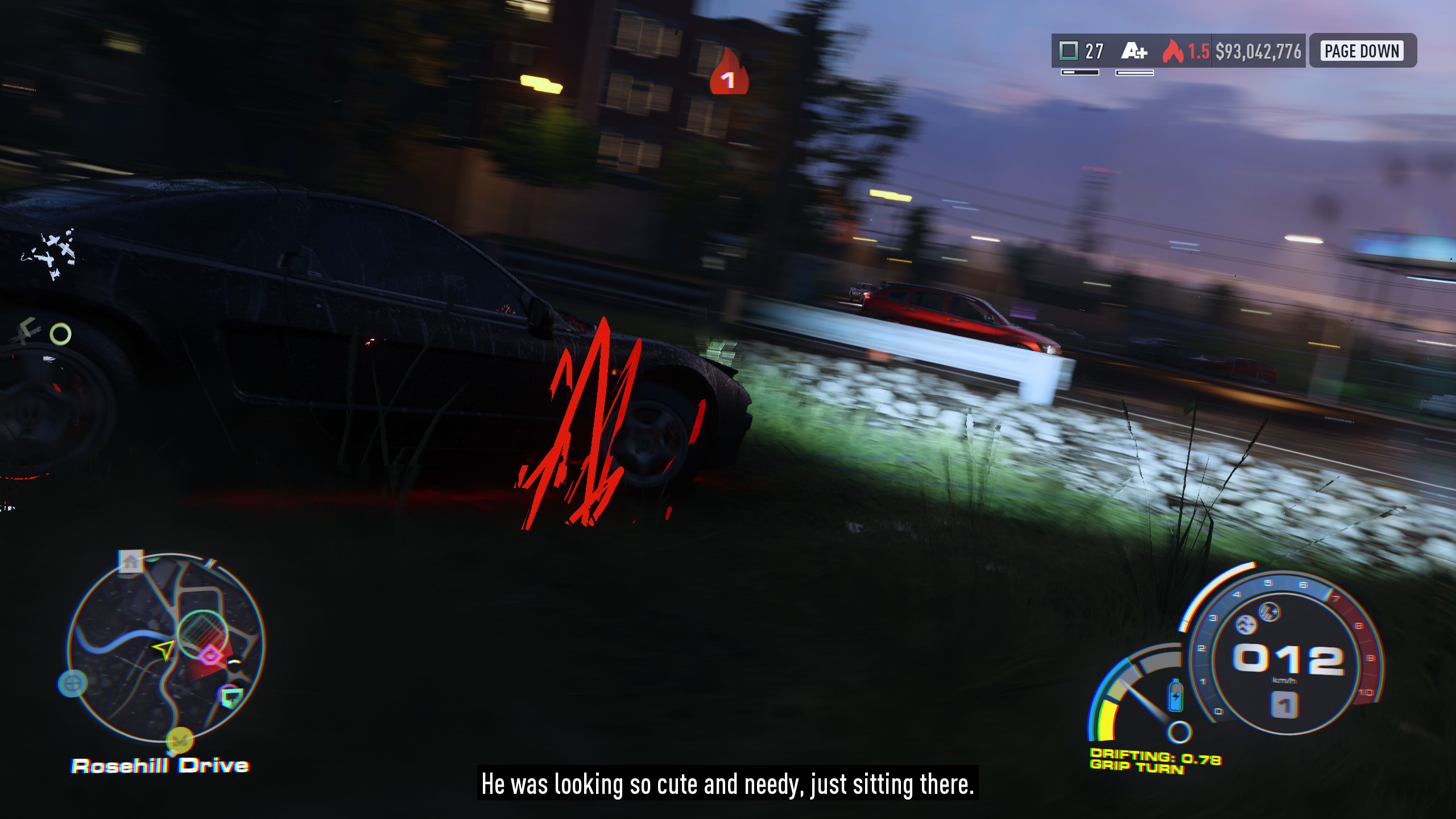Select the A+ car tier icon
The width and height of the screenshot is (1456, 819).
1134,52
